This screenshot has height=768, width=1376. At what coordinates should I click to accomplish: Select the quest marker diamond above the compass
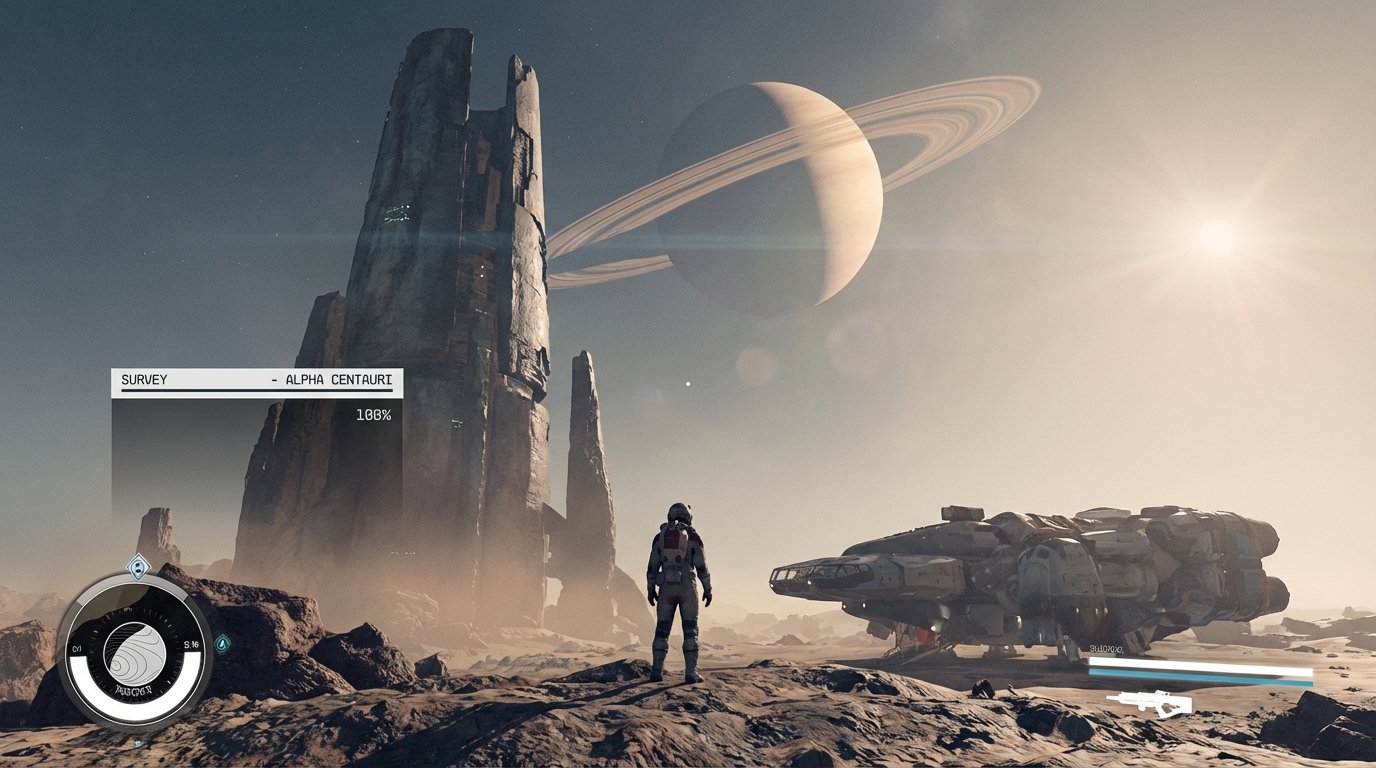click(x=139, y=566)
